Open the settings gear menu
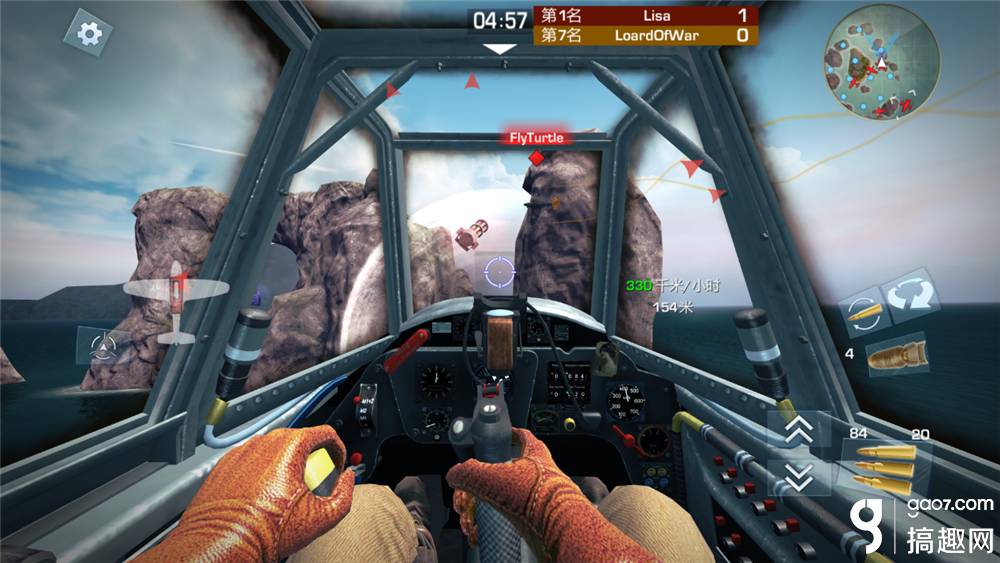This screenshot has width=1000, height=563. coord(89,34)
